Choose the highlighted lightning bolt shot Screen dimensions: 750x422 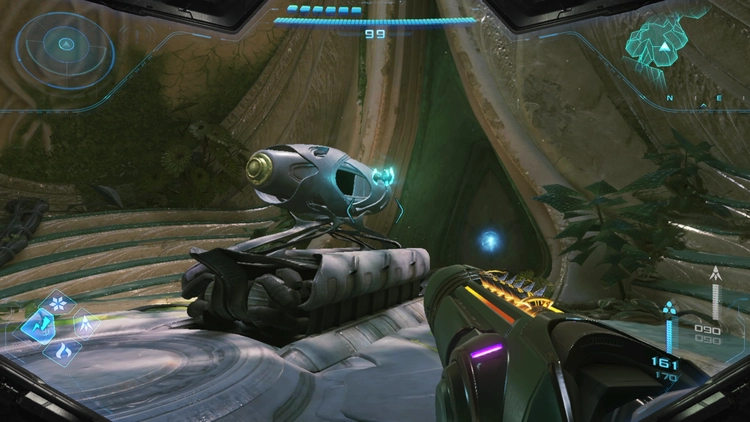point(38,325)
